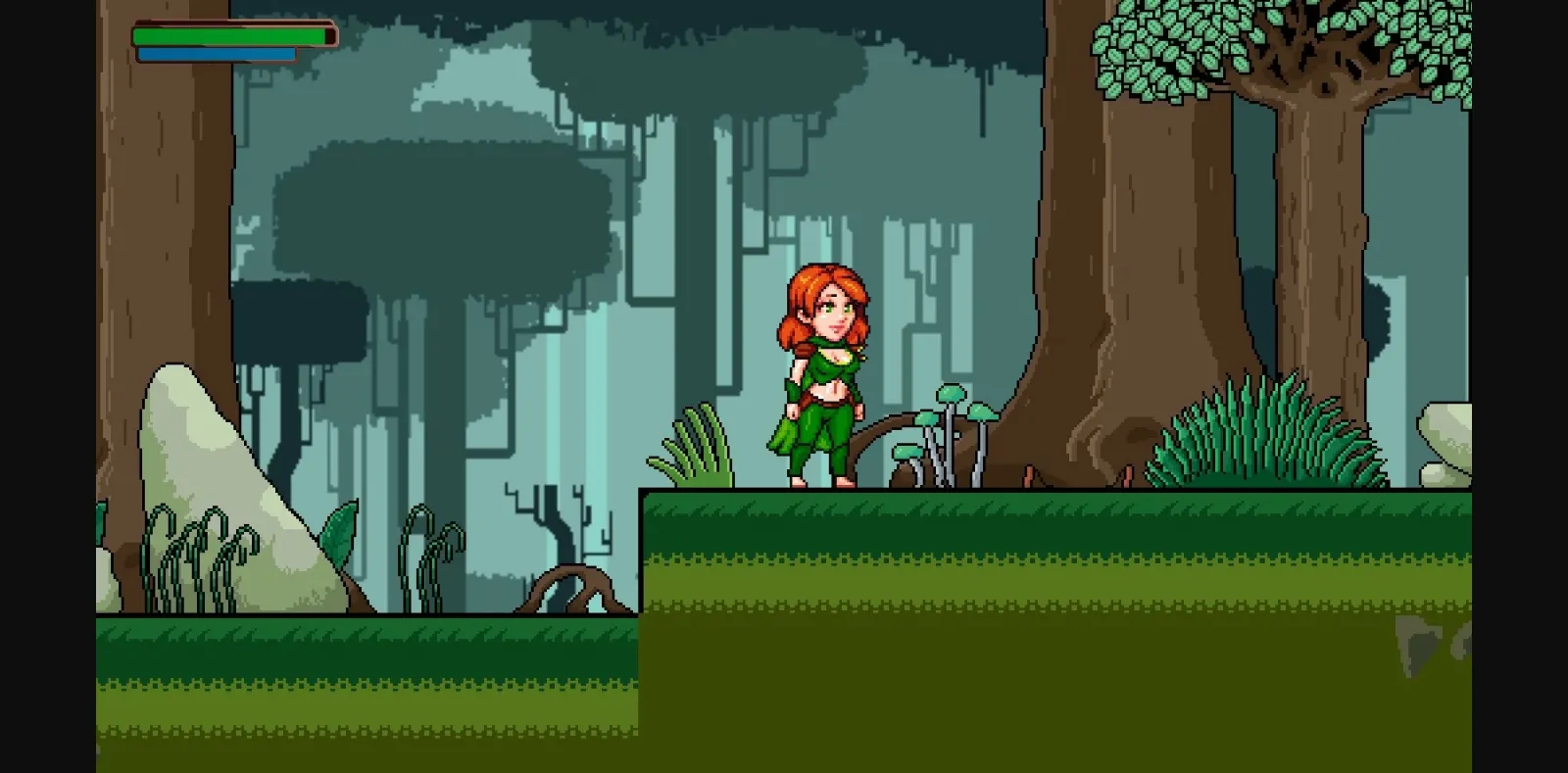The height and width of the screenshot is (773, 1568).
Task: Click the stone tile embedded bottom right
Action: 1416,642
